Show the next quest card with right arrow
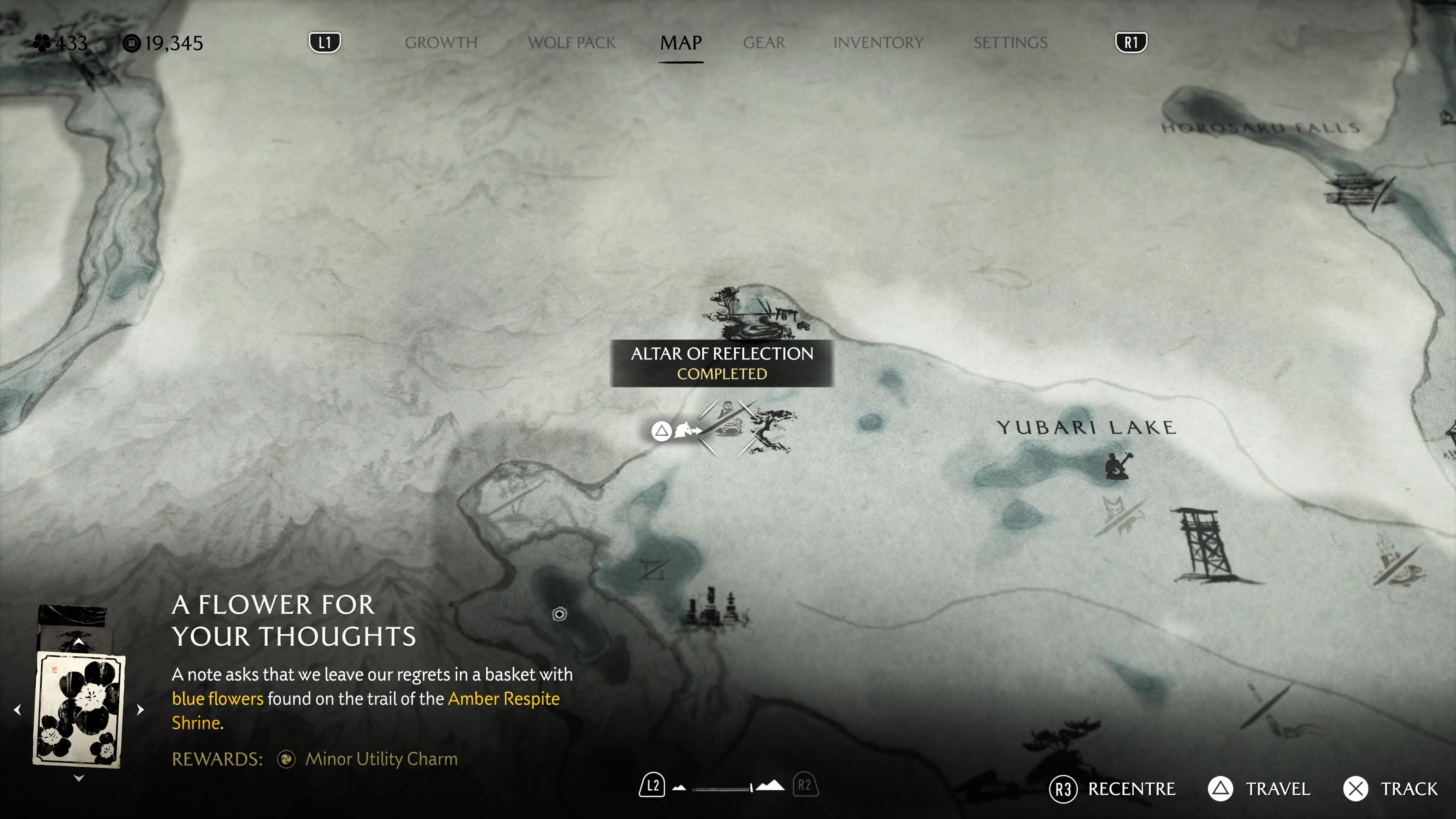 [x=140, y=709]
